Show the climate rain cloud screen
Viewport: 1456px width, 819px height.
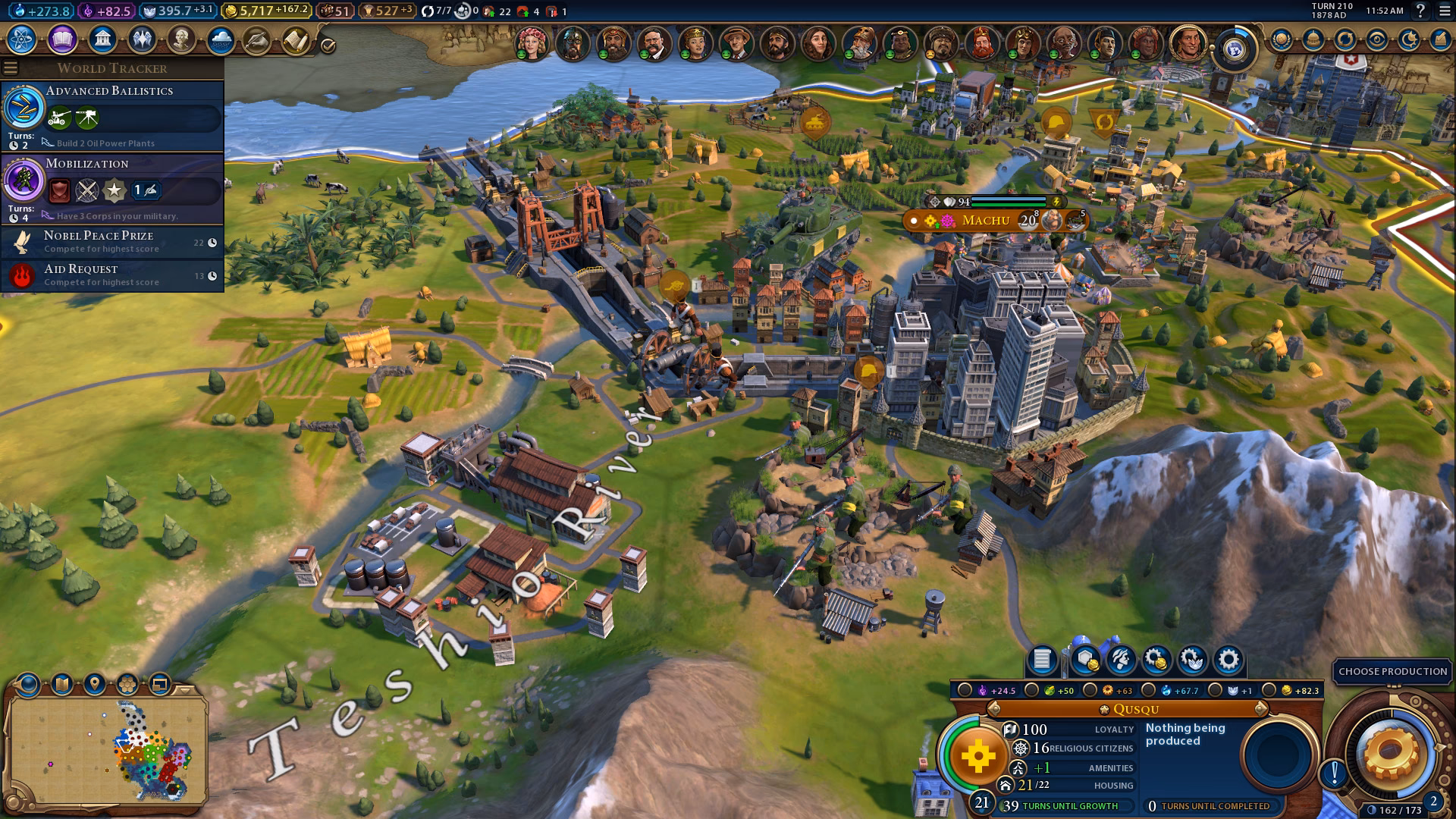pos(221,39)
